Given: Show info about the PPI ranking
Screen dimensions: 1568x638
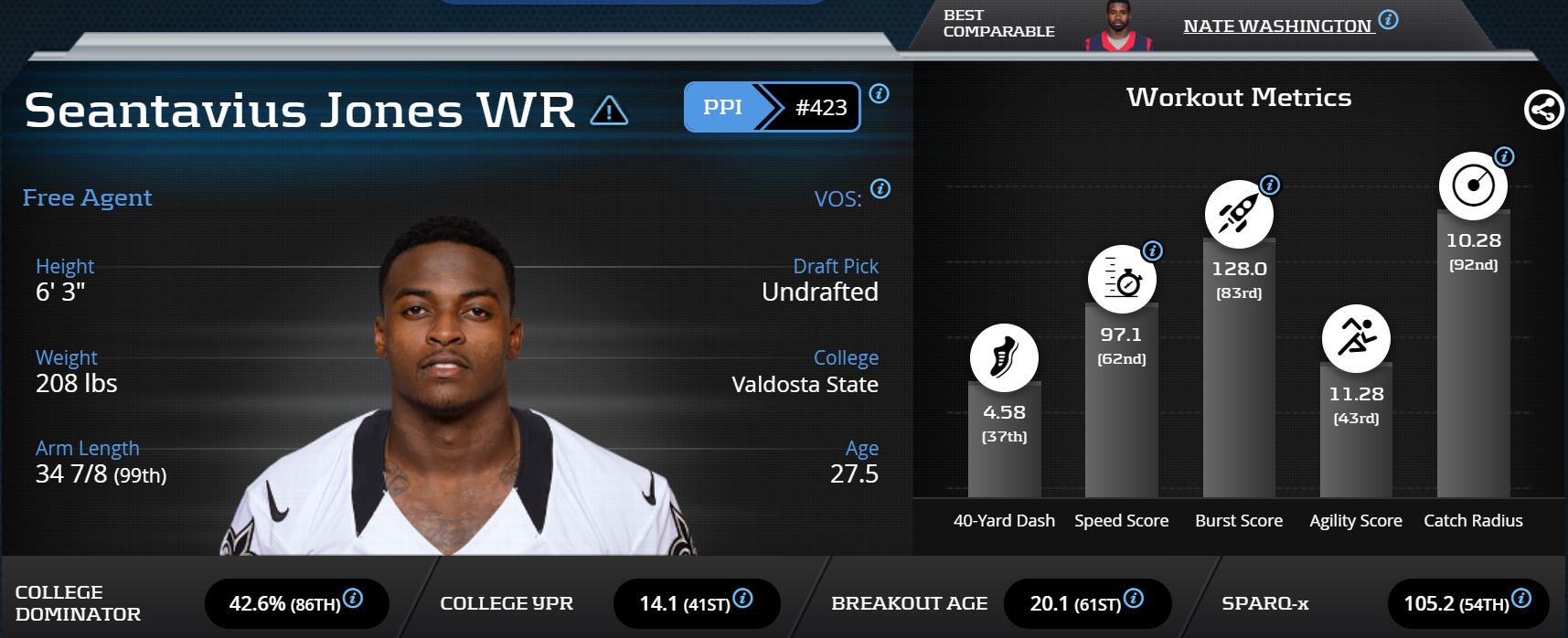Looking at the screenshot, I should tap(879, 93).
